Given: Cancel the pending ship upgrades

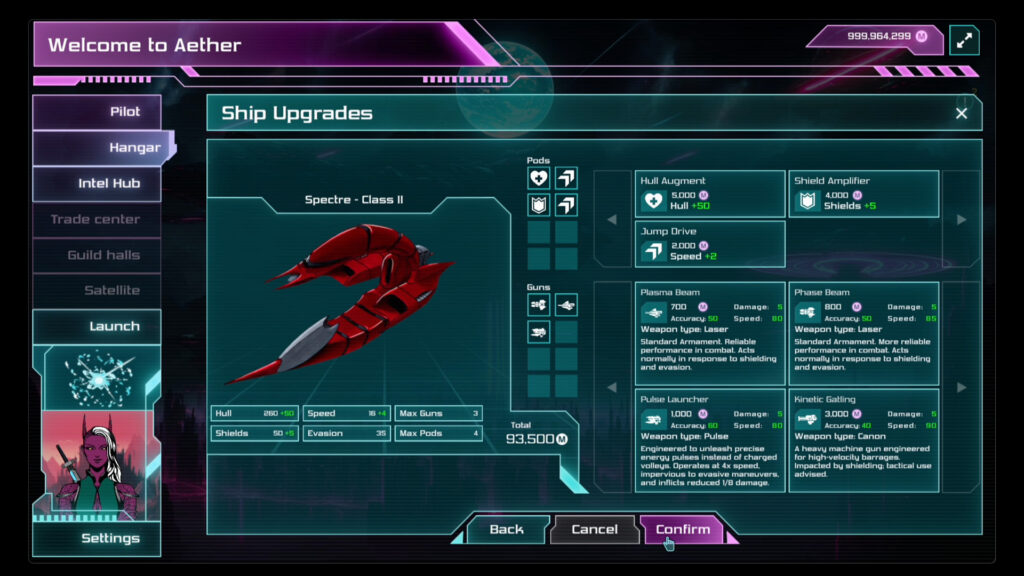Looking at the screenshot, I should pyautogui.click(x=594, y=529).
